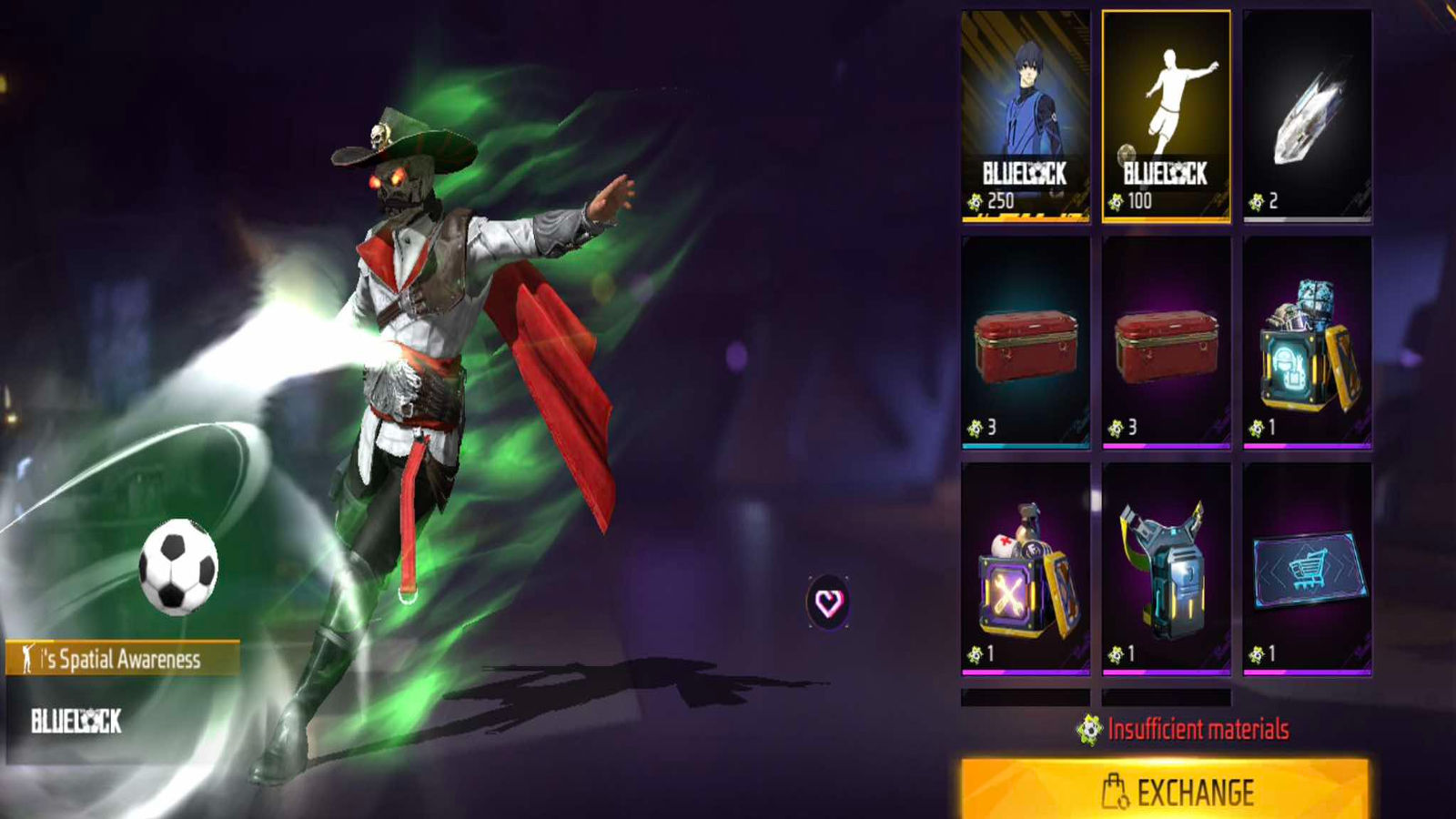Select the backpack skin item

[x=1166, y=569]
